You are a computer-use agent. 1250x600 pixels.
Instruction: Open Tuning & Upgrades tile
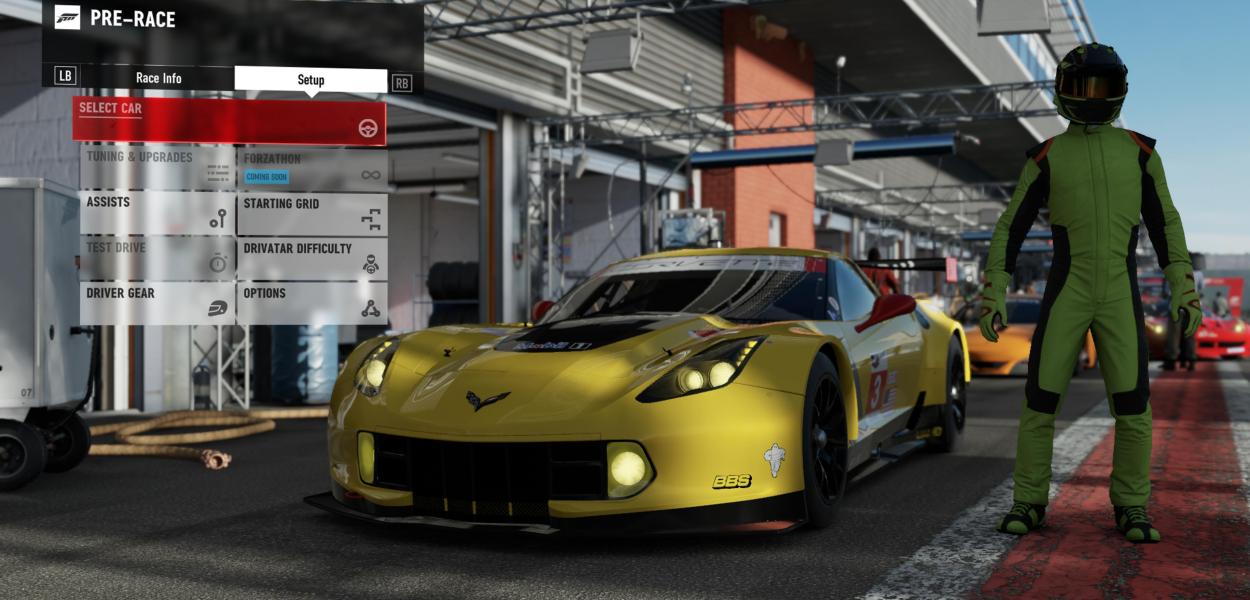(156, 169)
